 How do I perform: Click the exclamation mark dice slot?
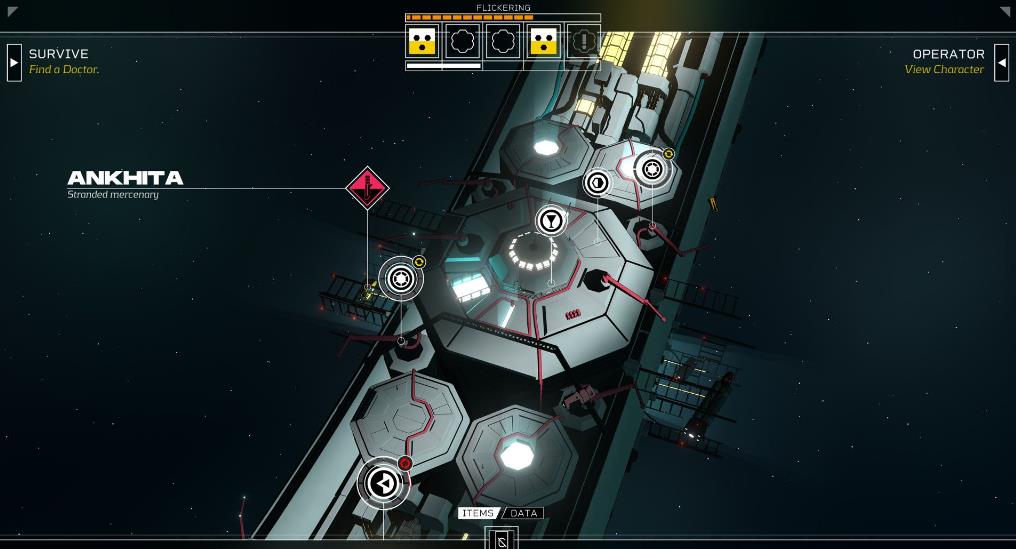pos(583,41)
